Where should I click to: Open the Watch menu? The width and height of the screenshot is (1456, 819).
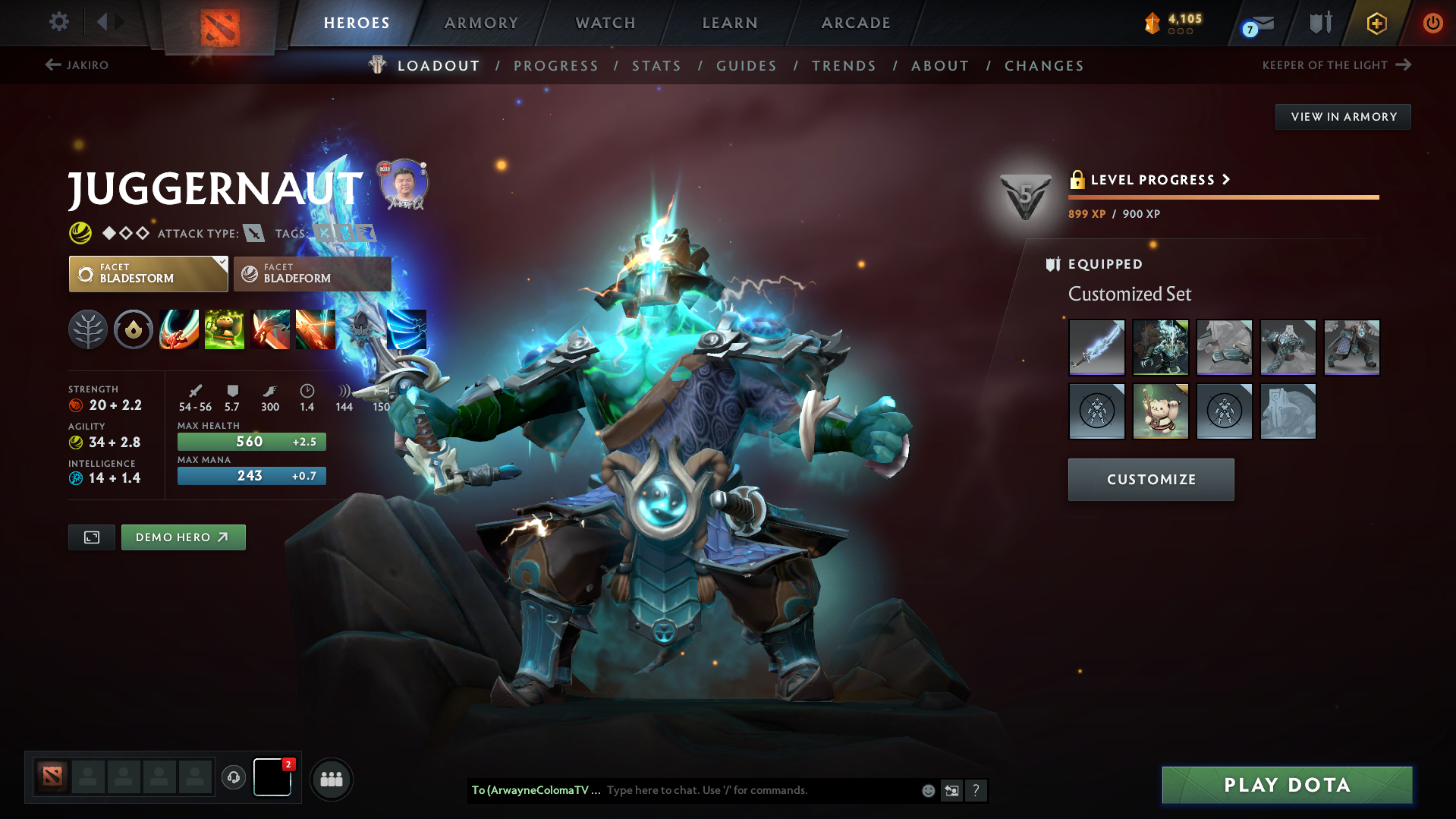(x=605, y=23)
